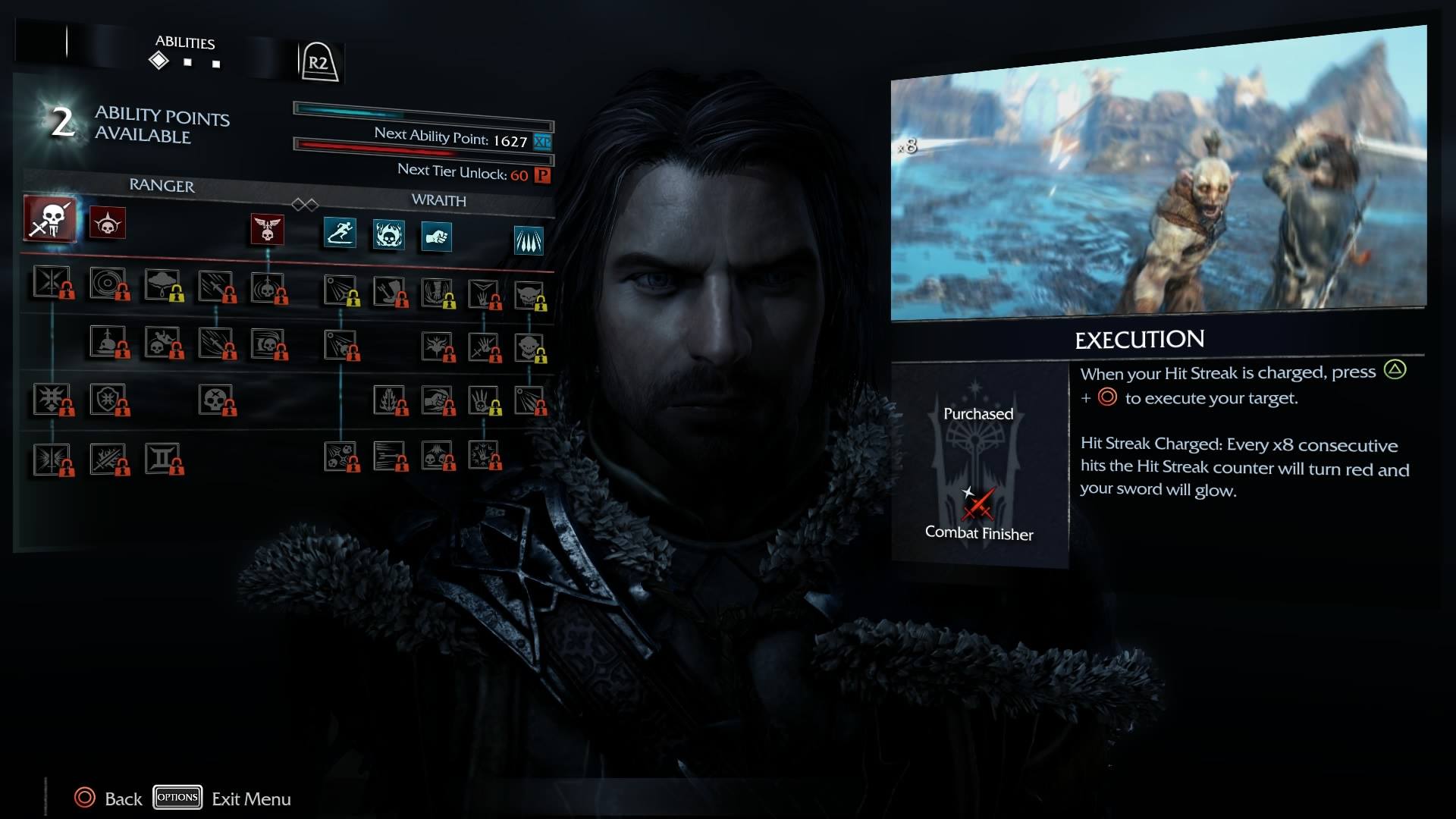The width and height of the screenshot is (1456, 819).
Task: Select the winged skull Ranger ability
Action: [267, 229]
